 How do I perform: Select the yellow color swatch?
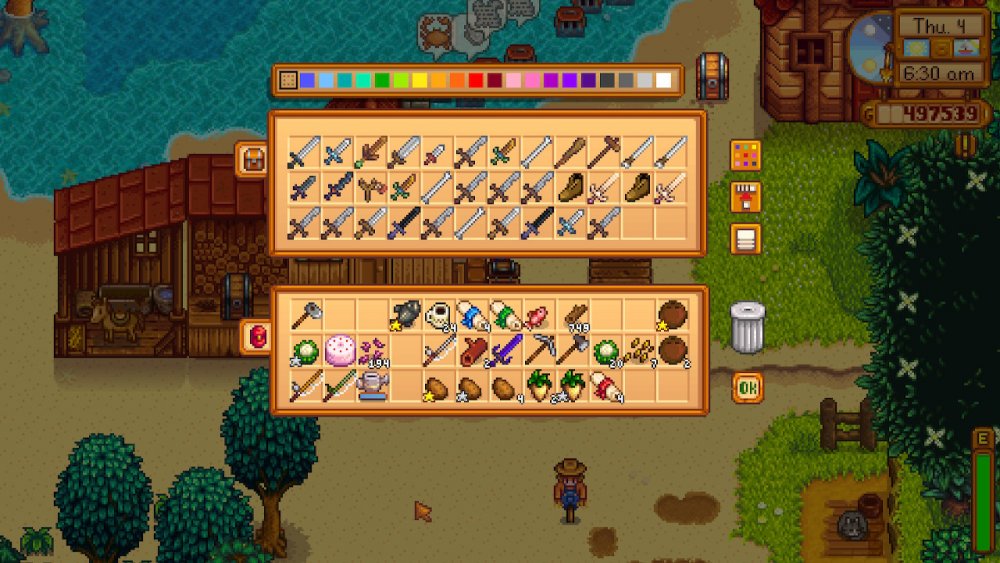coord(420,81)
